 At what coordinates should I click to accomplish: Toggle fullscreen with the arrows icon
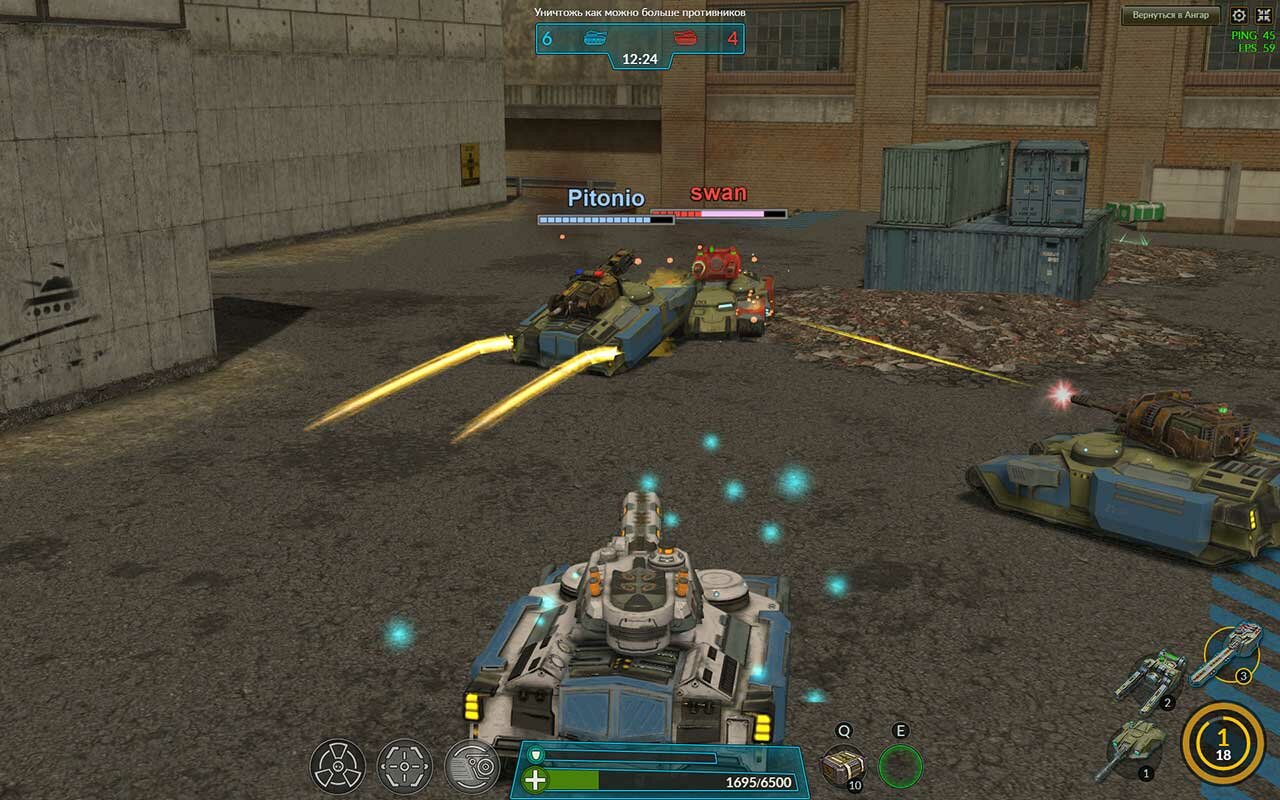tap(1264, 15)
